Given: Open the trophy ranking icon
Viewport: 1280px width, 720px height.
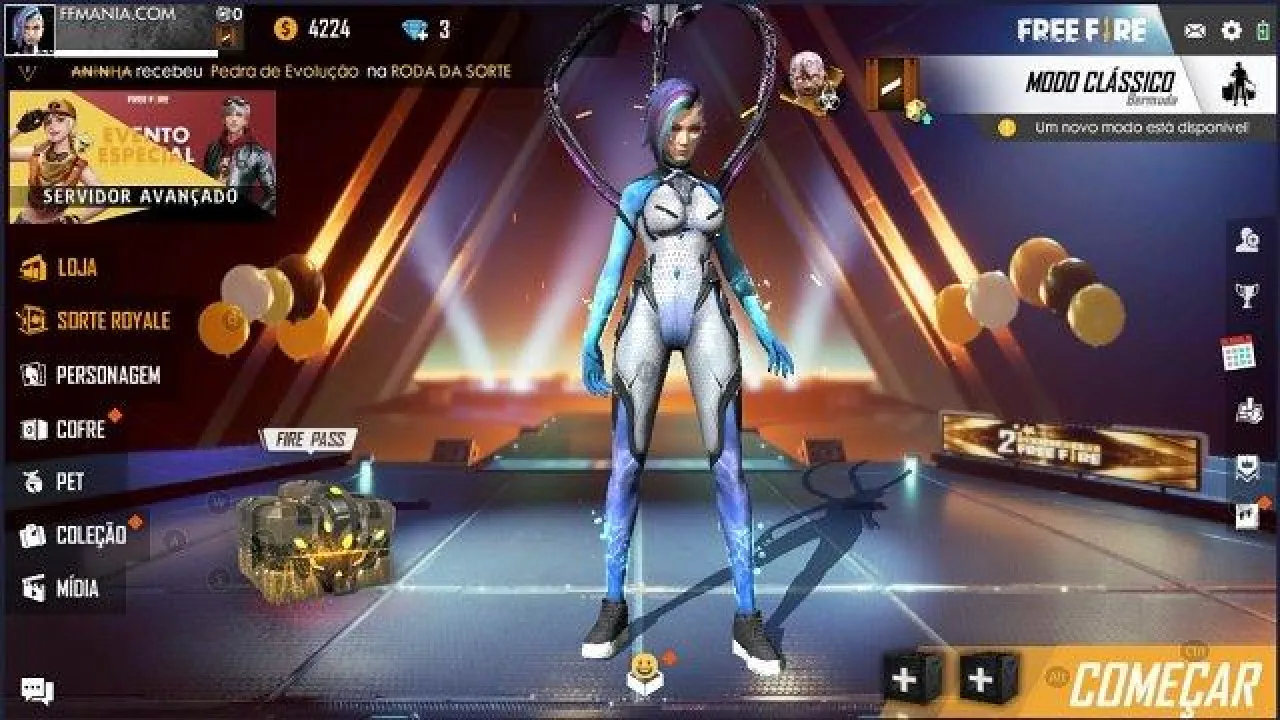Looking at the screenshot, I should pos(1246,296).
